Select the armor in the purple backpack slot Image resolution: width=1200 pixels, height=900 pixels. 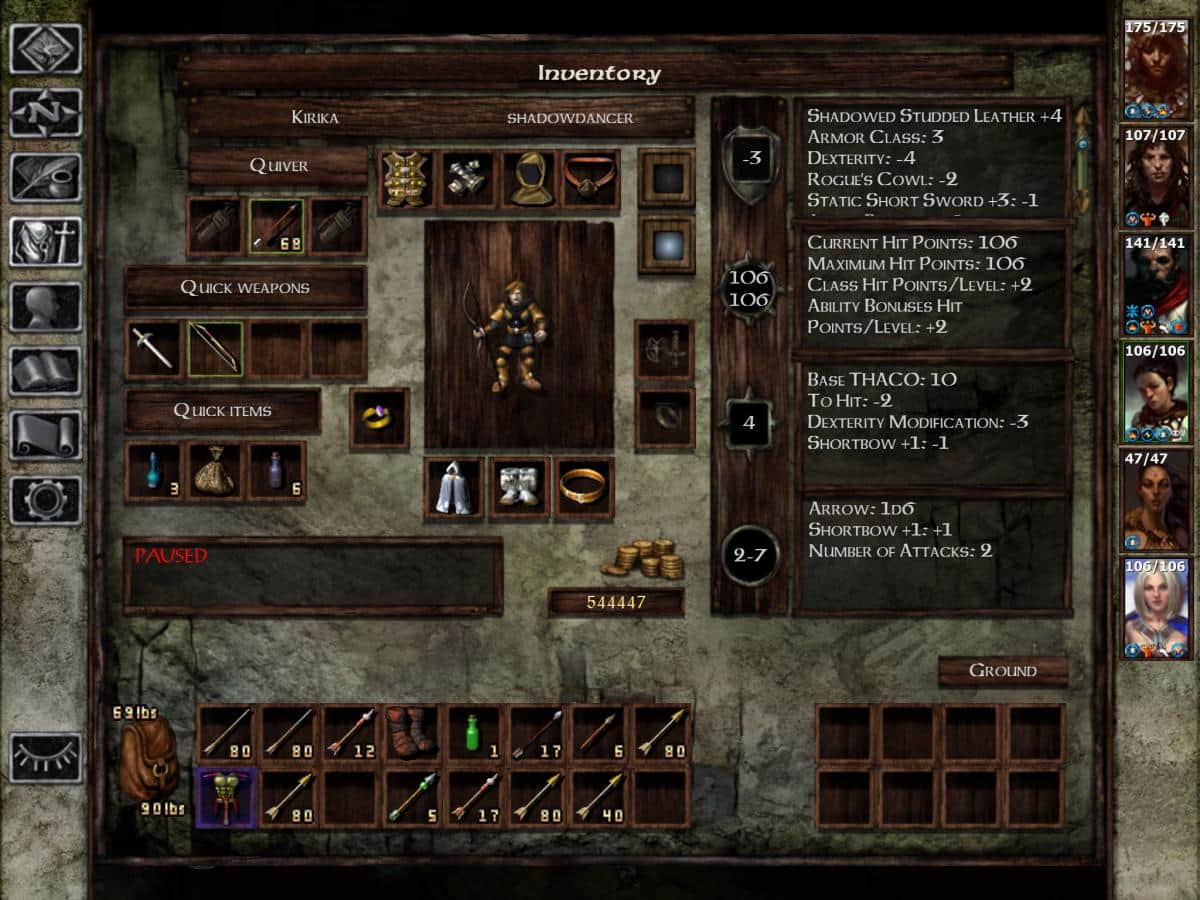226,796
